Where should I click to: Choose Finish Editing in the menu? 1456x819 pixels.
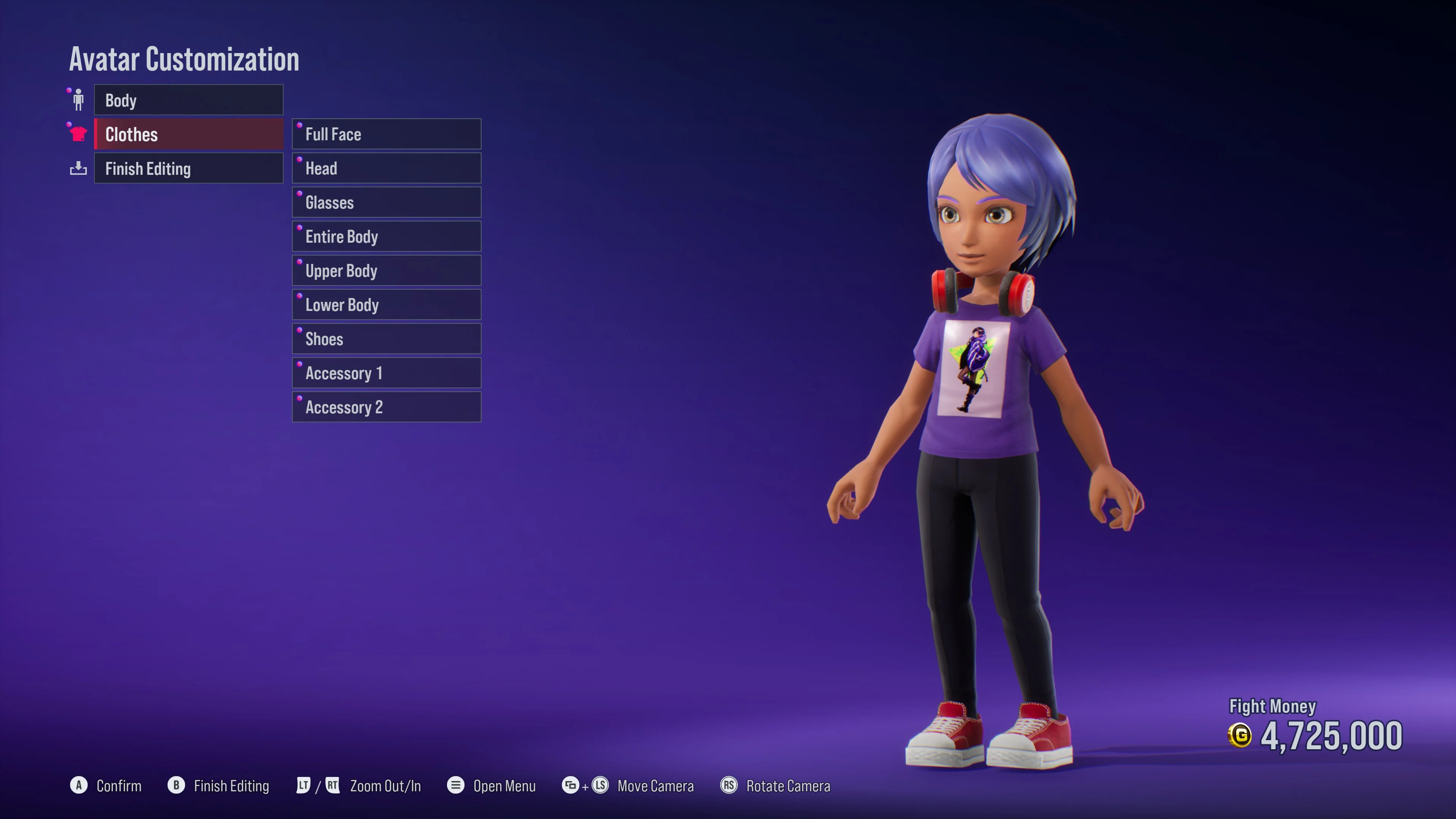[x=188, y=168]
